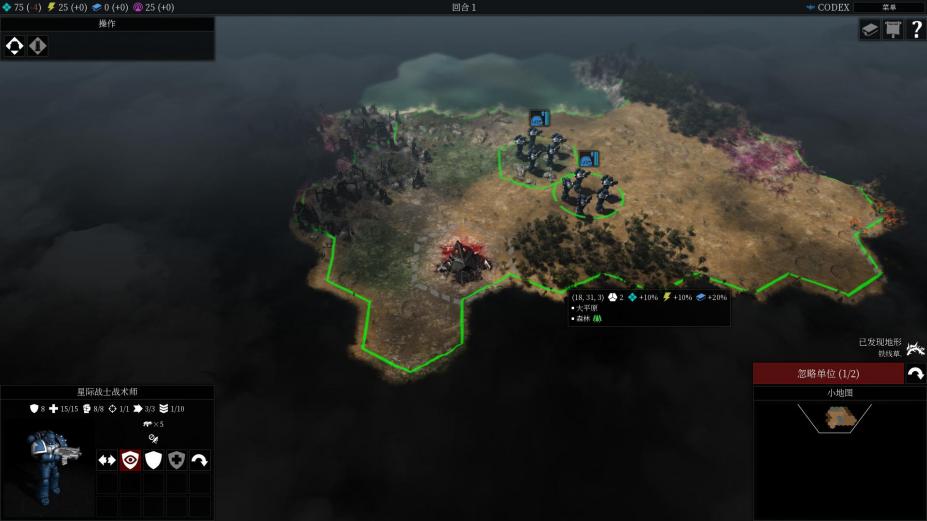Open the book icon panel
The width and height of the screenshot is (927, 521).
click(870, 30)
